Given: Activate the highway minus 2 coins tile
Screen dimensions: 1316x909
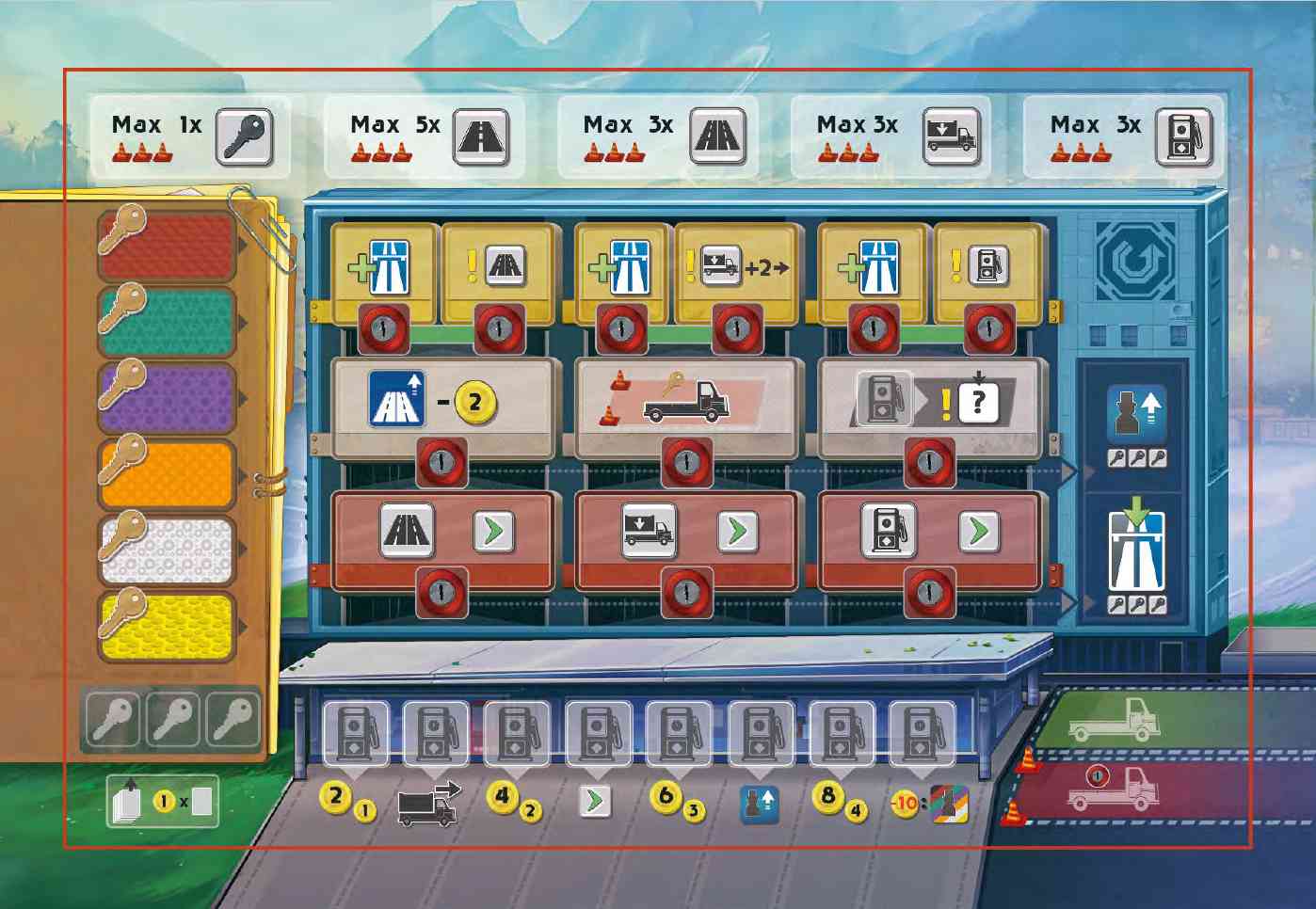Looking at the screenshot, I should coord(441,405).
